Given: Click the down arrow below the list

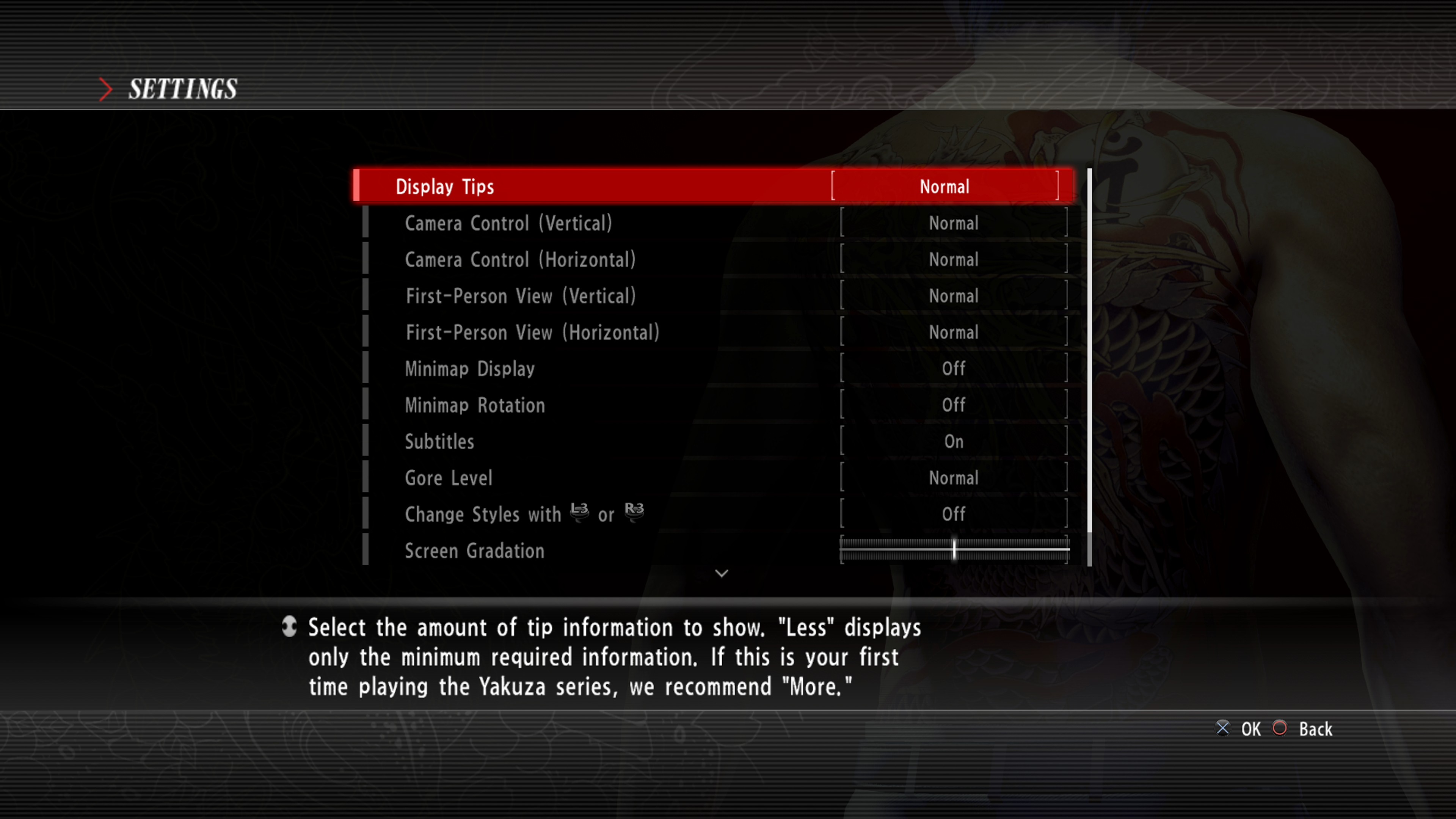Looking at the screenshot, I should (x=721, y=573).
